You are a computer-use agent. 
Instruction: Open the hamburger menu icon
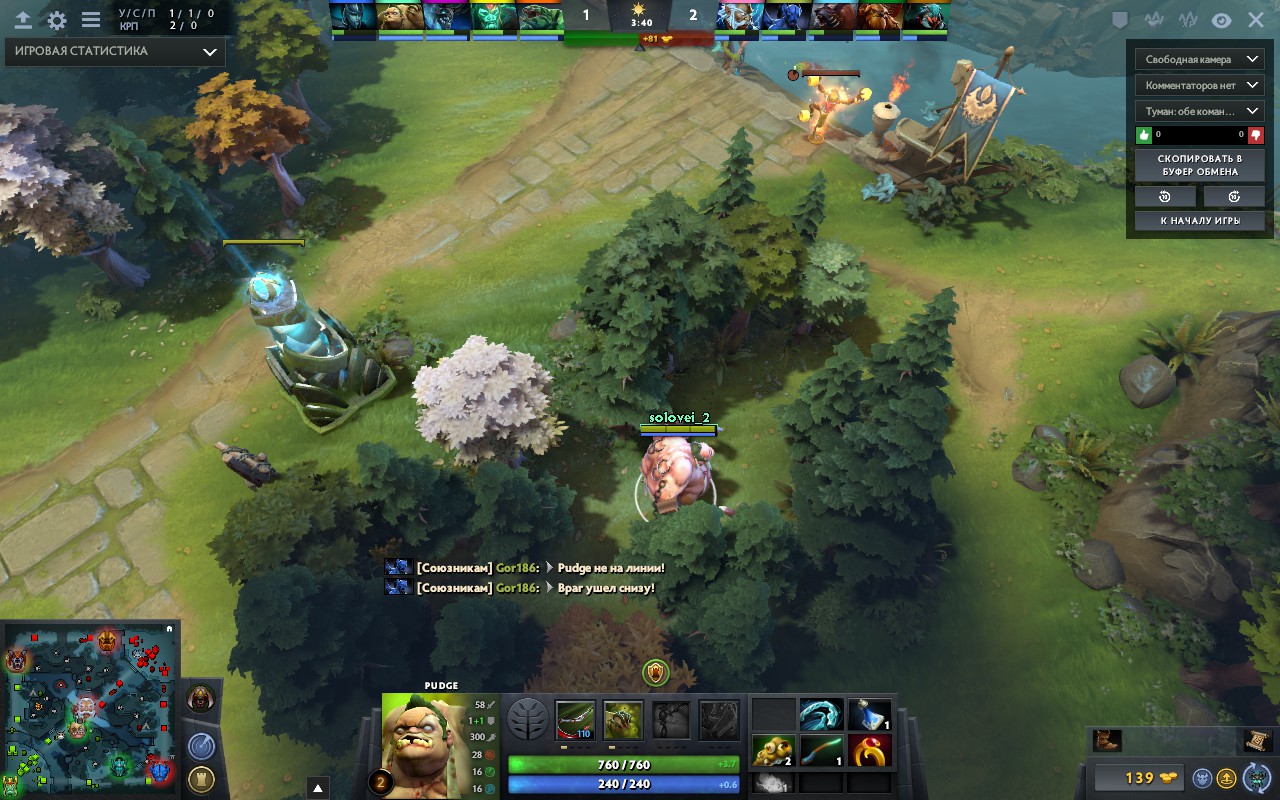coord(91,20)
